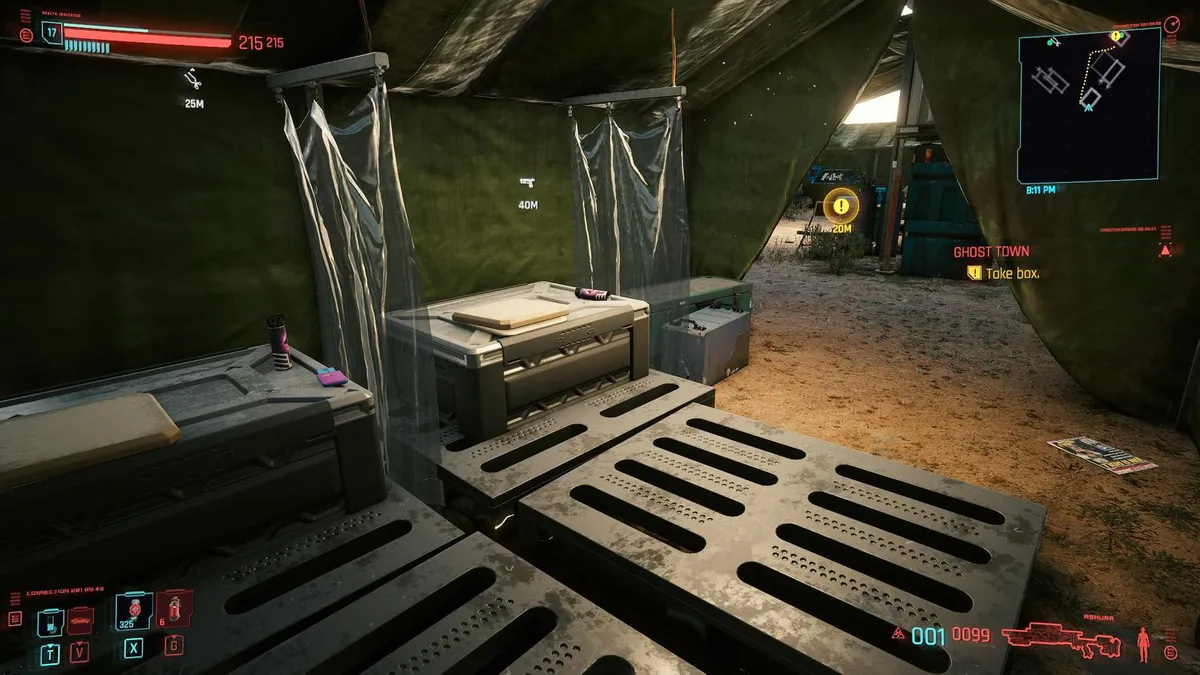
Task: Click the pistol waypoint marker
Action: click(527, 182)
